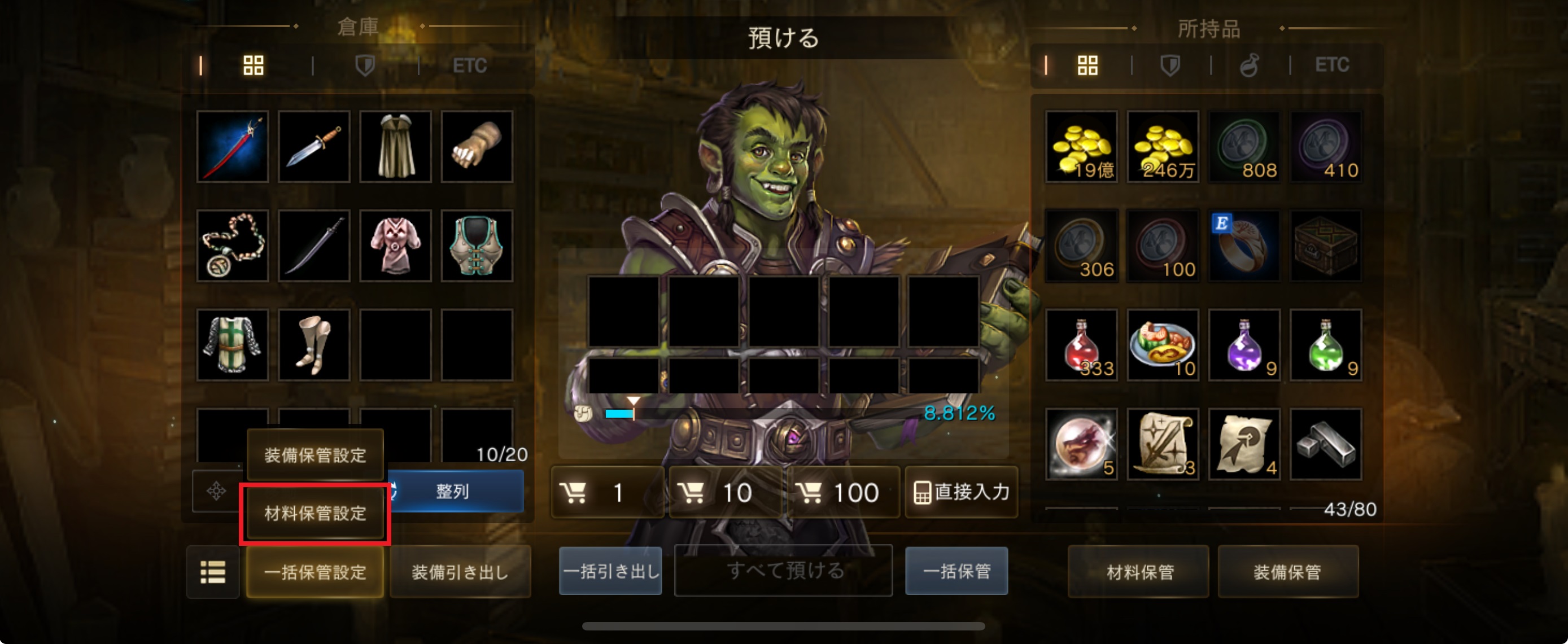Viewport: 1568px width, 644px height.
Task: Withdraw everything with 一括引き出し
Action: click(610, 571)
